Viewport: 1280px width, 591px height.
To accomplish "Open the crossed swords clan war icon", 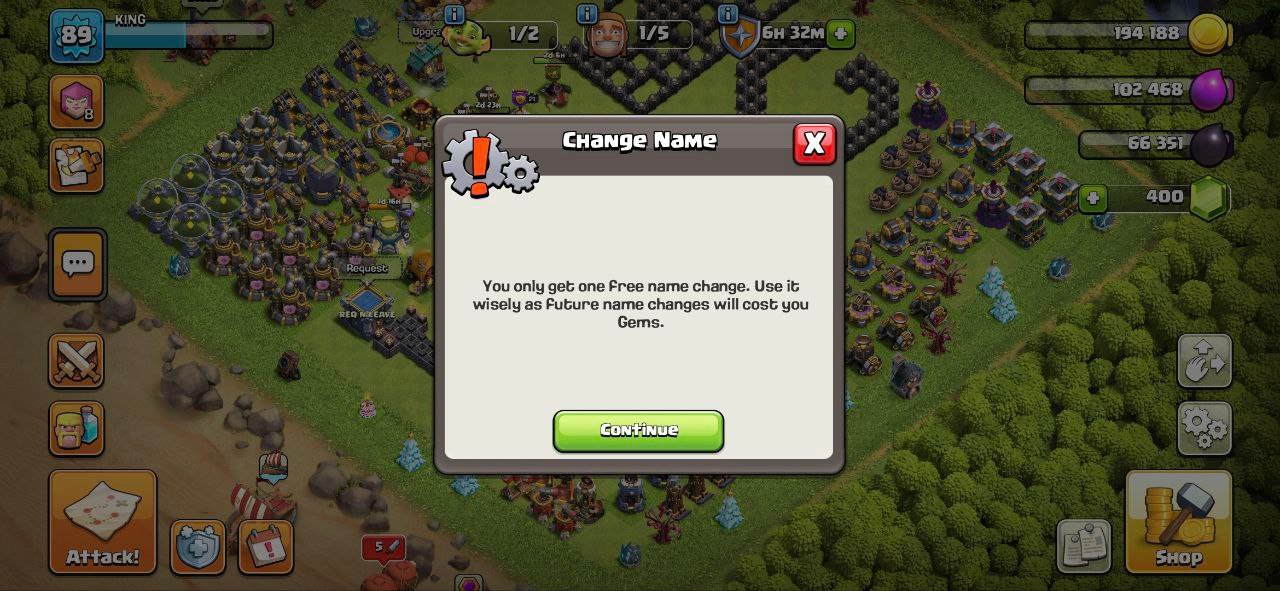I will (x=76, y=360).
